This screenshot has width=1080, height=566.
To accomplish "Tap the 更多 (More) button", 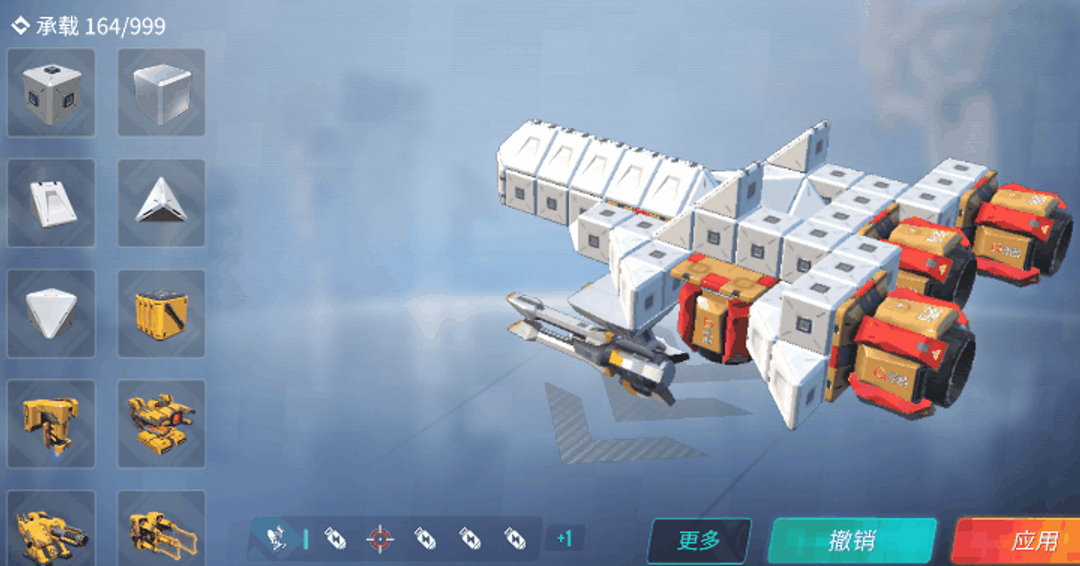I will [699, 541].
